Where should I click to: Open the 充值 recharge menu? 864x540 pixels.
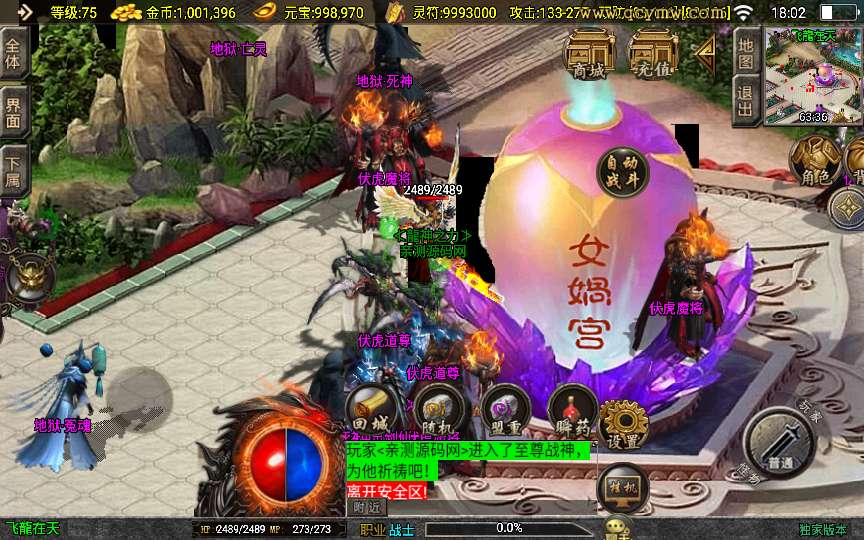(653, 55)
